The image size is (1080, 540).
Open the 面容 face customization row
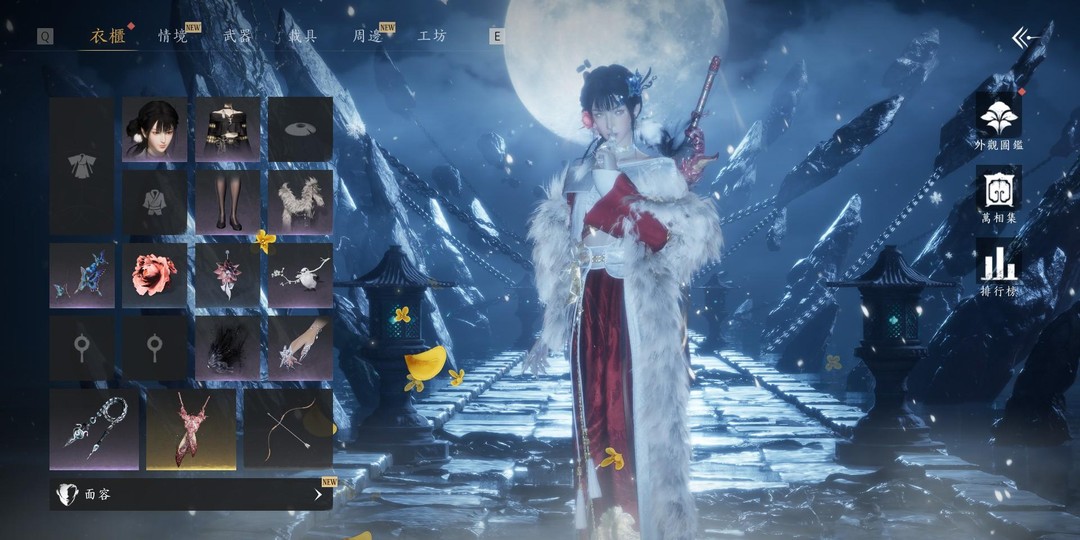pos(191,493)
